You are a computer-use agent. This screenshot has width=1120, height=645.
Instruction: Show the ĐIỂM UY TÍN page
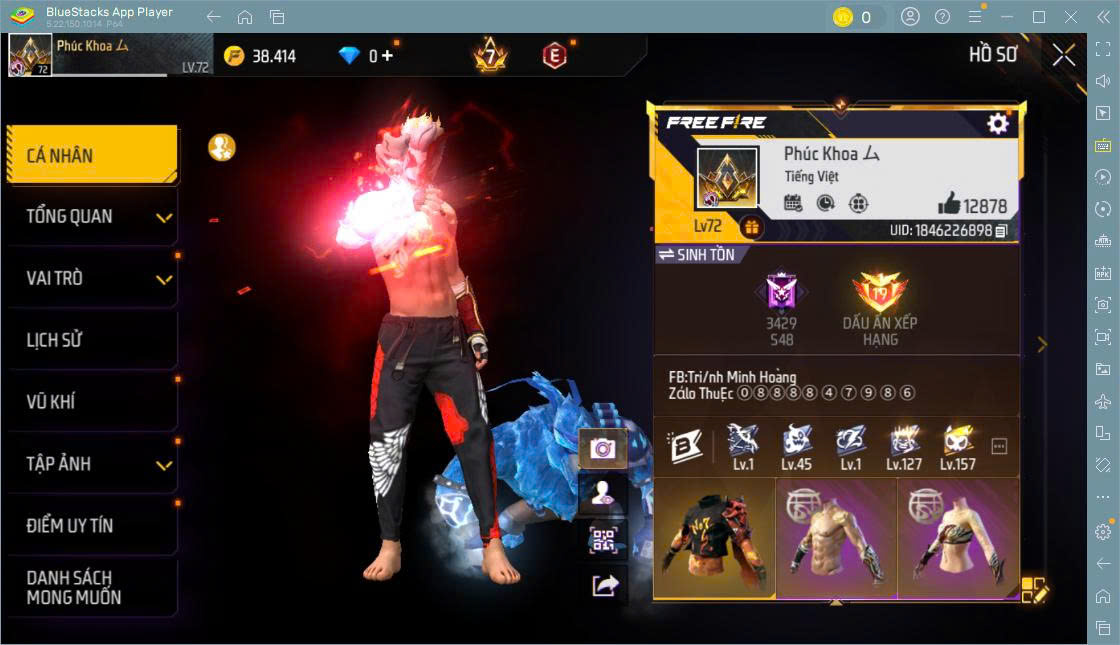click(92, 525)
